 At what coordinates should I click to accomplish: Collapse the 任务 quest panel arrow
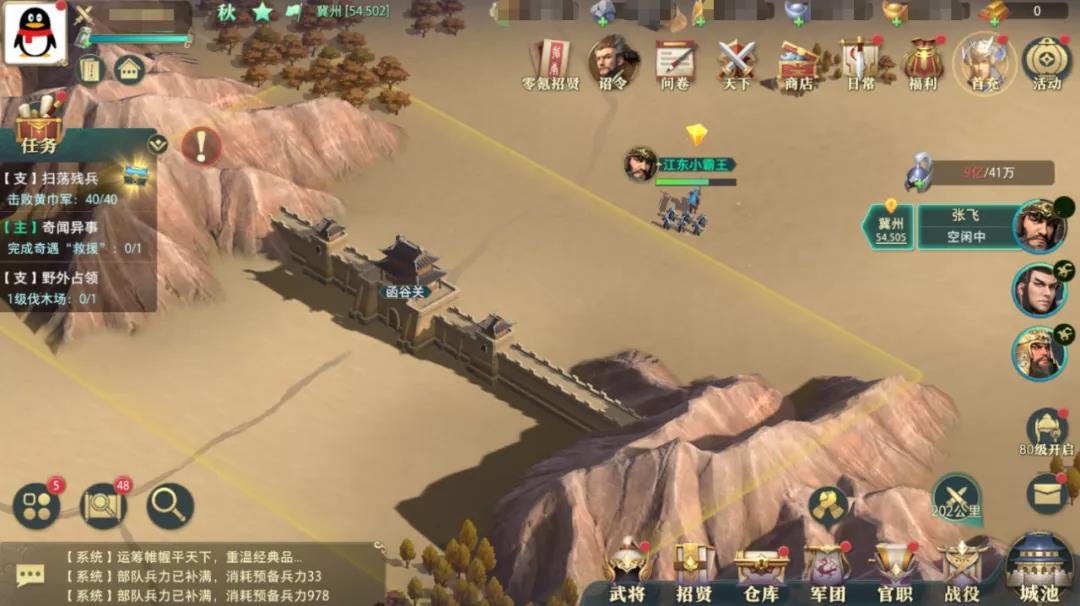pyautogui.click(x=157, y=144)
